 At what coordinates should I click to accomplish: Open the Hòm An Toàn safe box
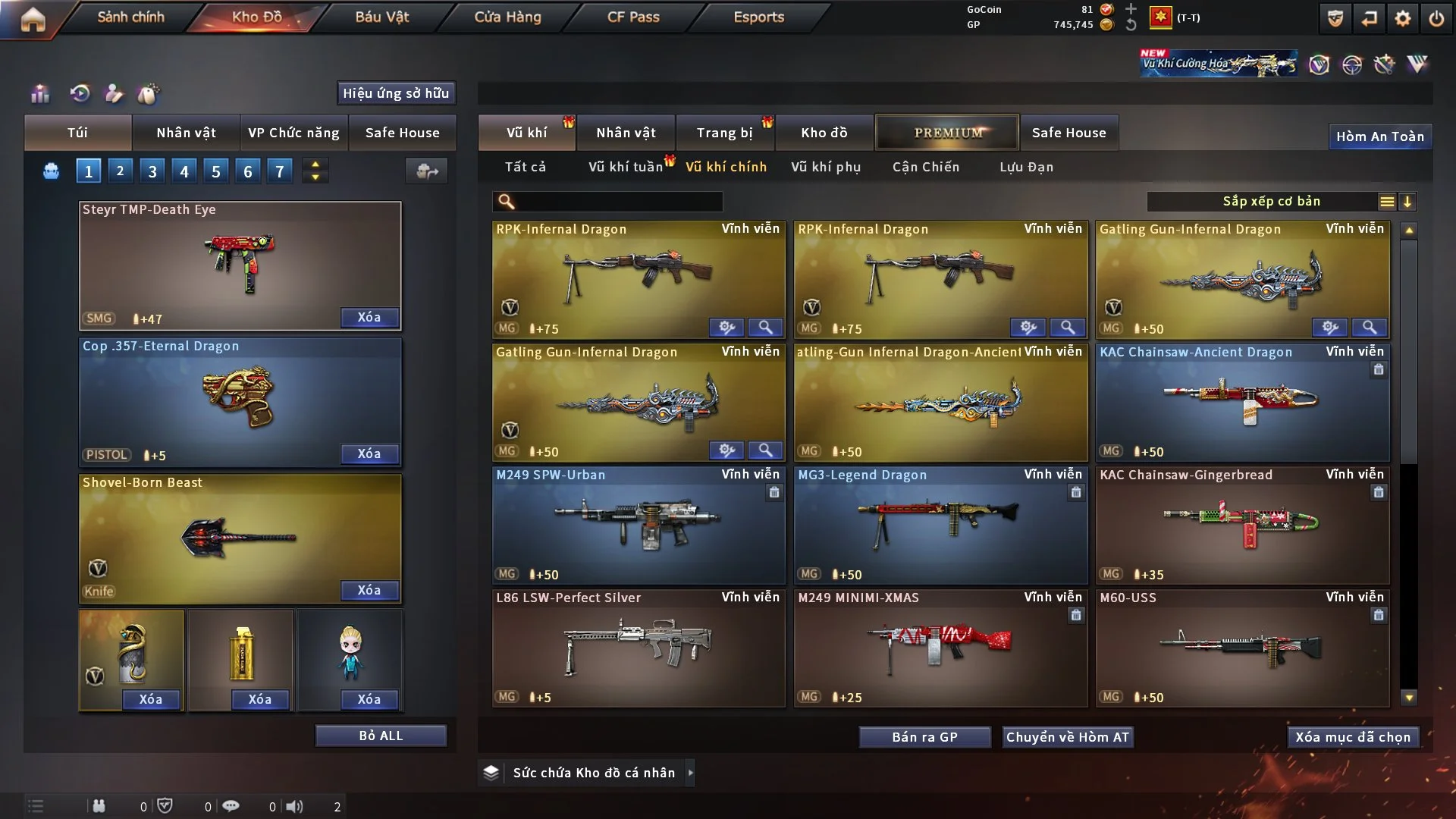click(1379, 136)
